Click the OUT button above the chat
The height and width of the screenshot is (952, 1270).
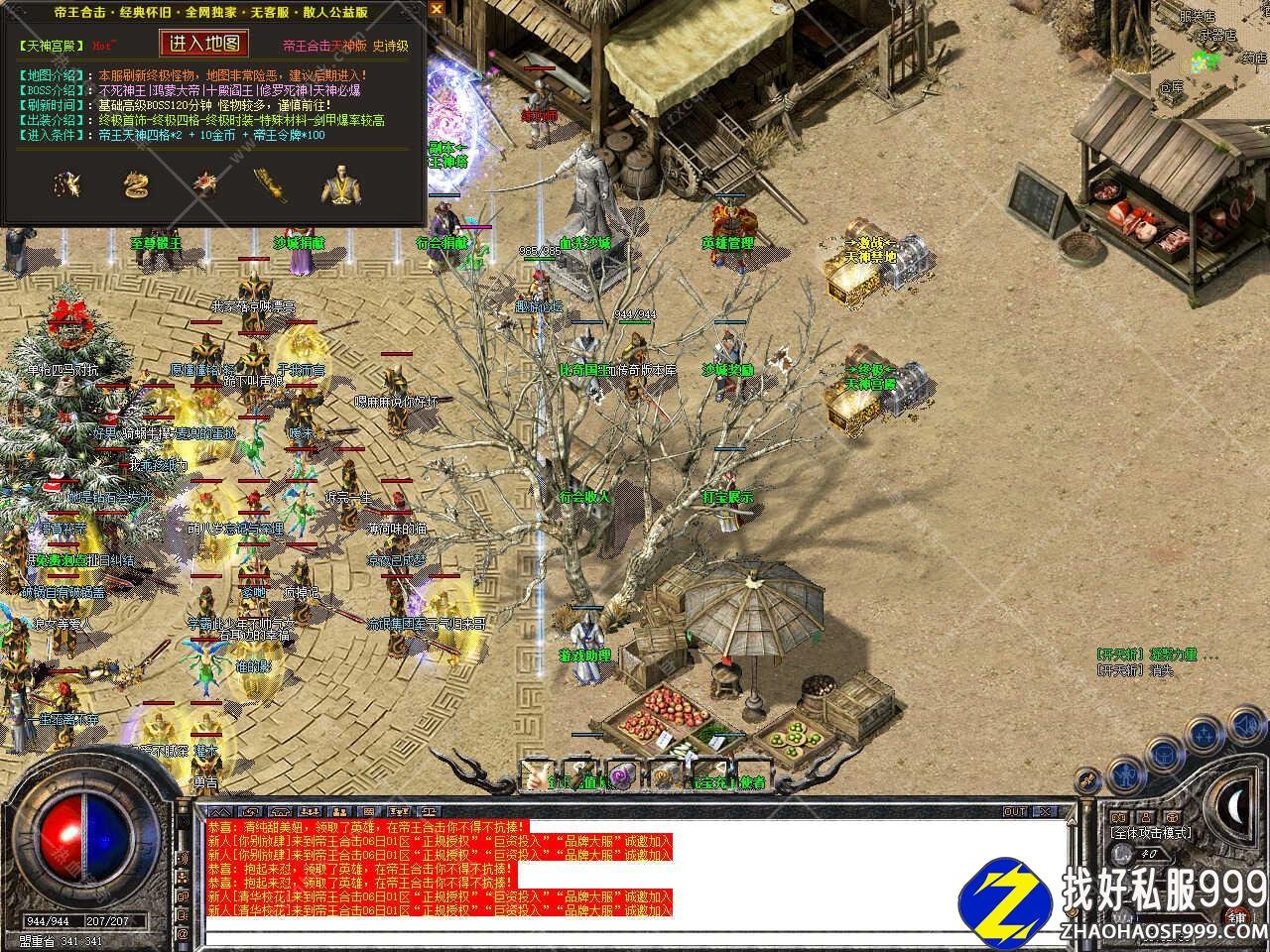[x=1015, y=811]
